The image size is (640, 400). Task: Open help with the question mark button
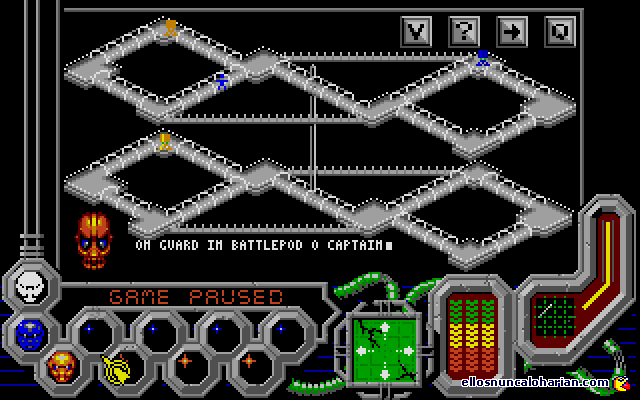click(x=464, y=31)
